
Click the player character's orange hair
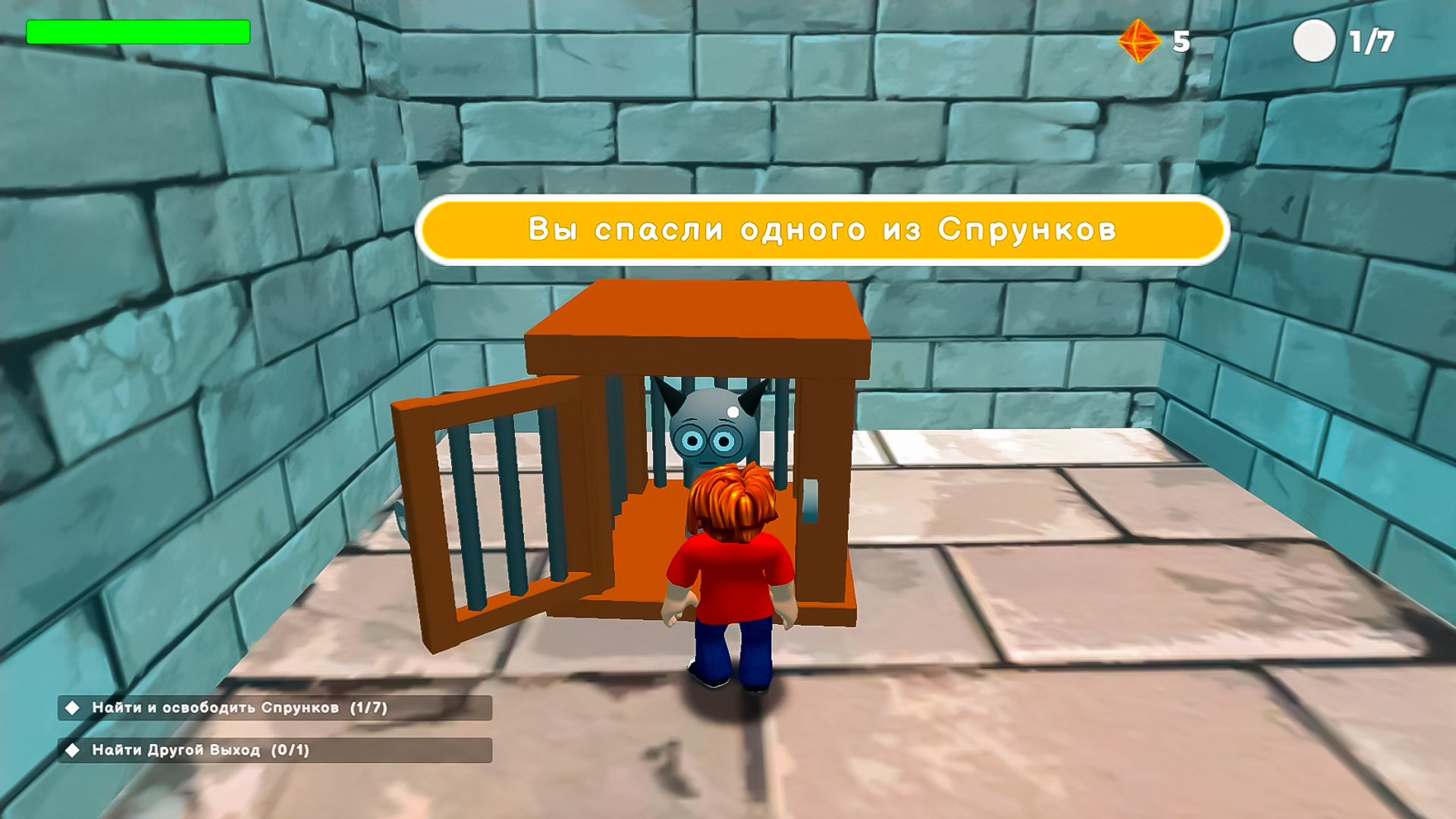click(732, 500)
